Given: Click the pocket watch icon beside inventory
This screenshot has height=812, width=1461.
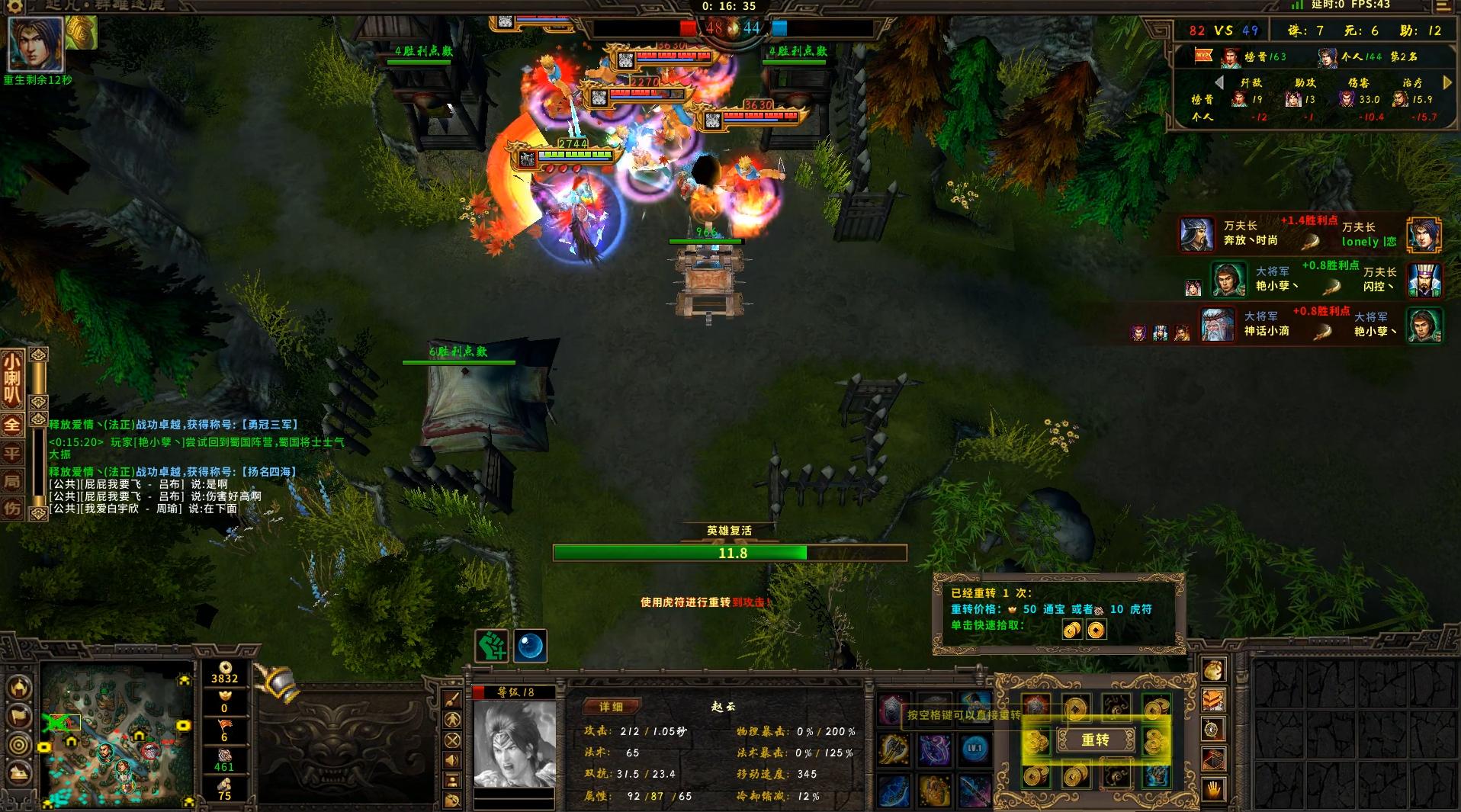Looking at the screenshot, I should click(1213, 730).
